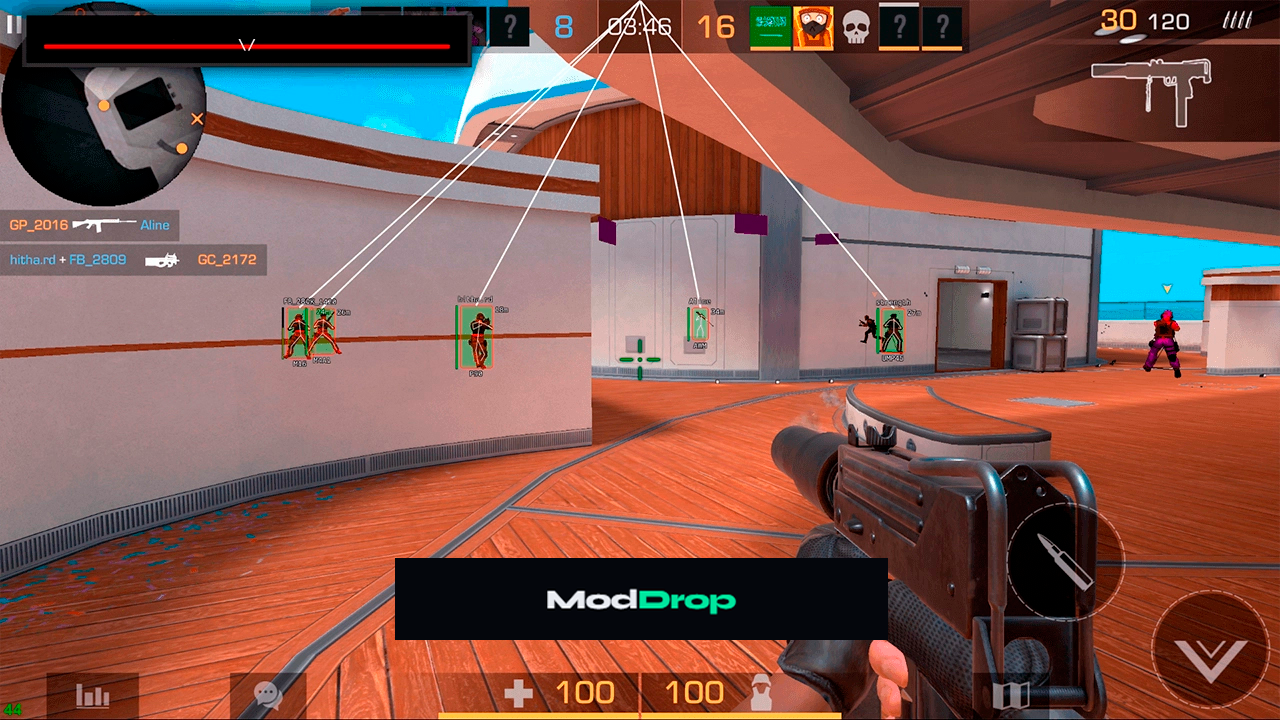This screenshot has width=1280, height=720.
Task: Click the ModDrop banner
Action: click(x=641, y=599)
